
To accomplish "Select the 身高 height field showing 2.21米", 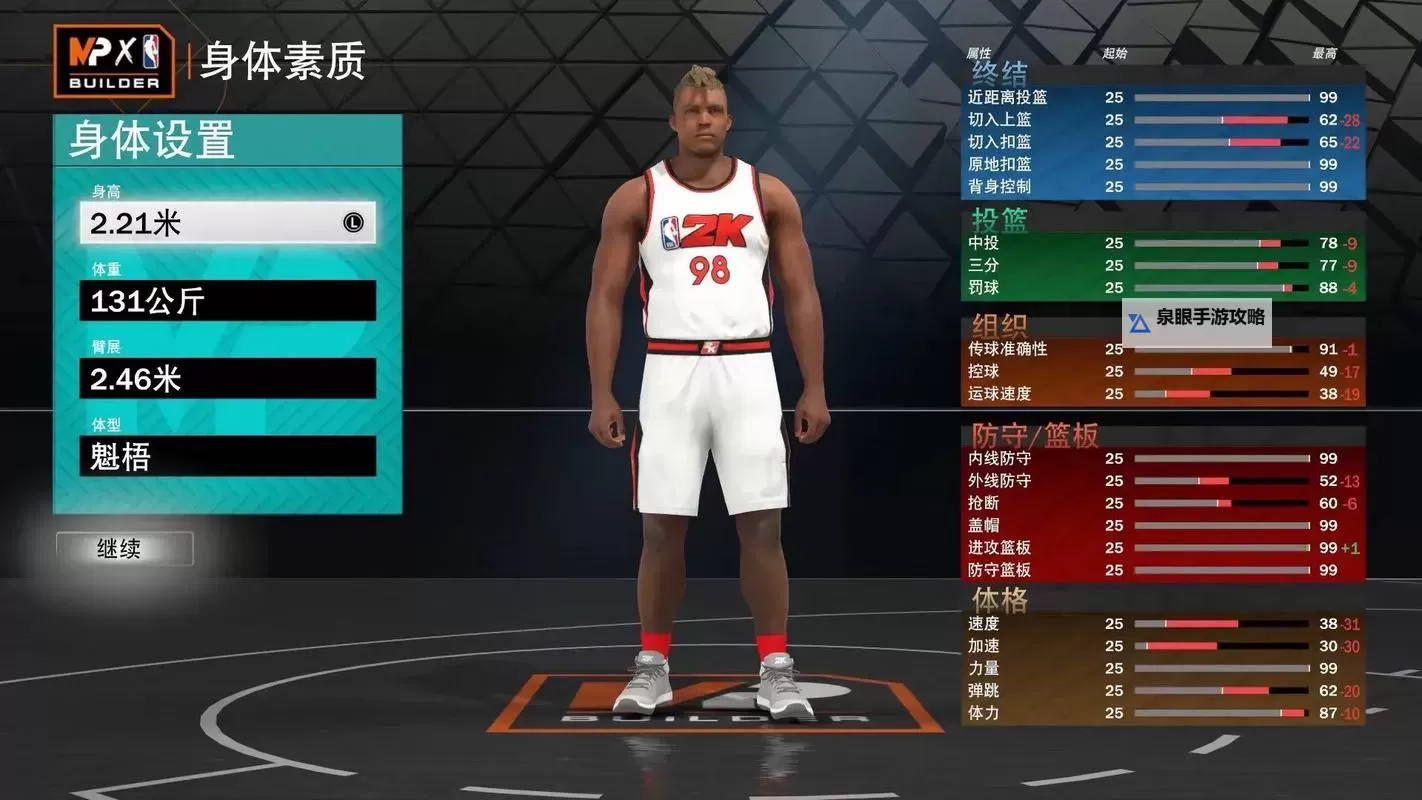I will [x=228, y=224].
